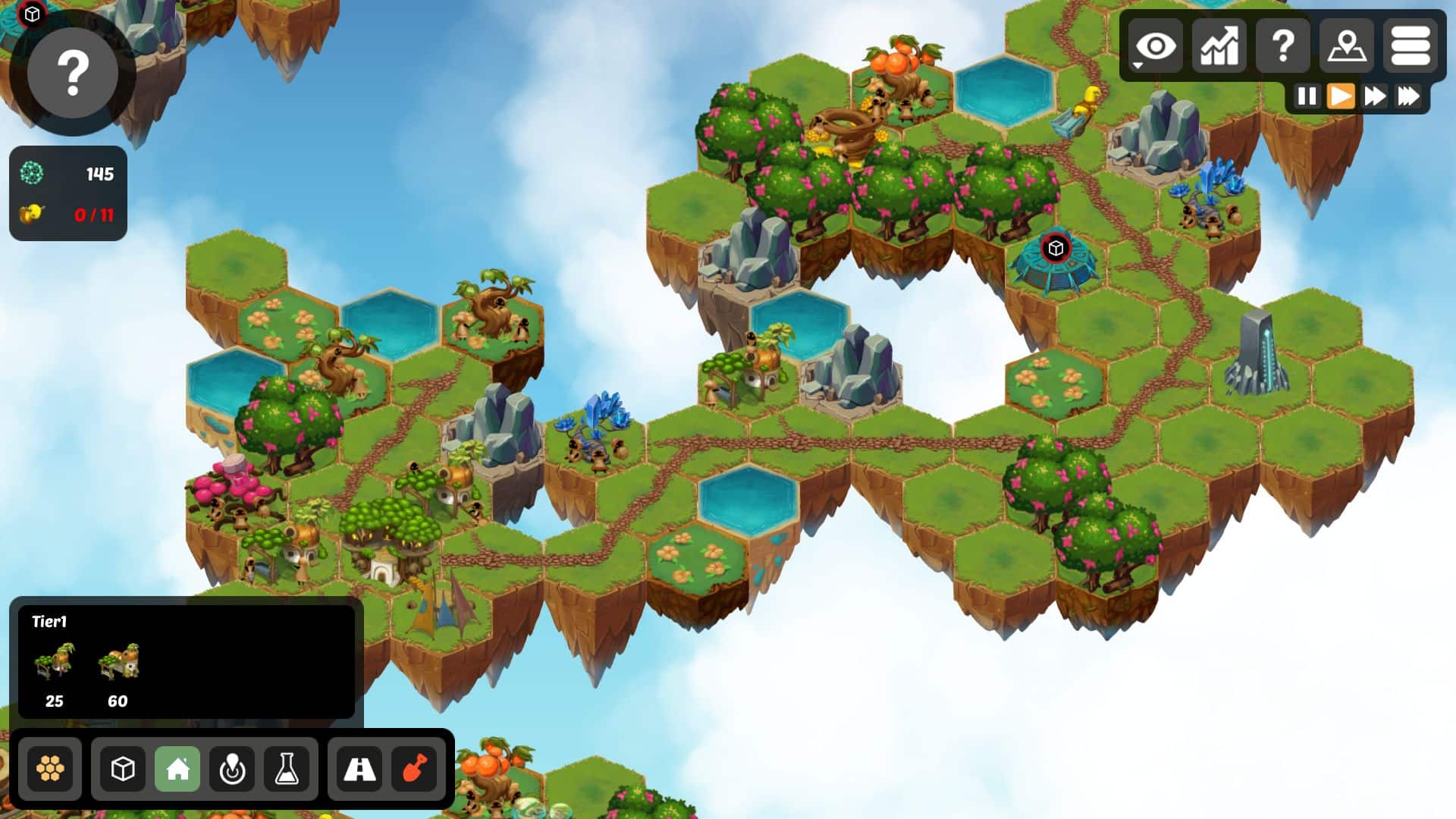Screen dimensions: 1456x819
Task: Pause the game speed
Action: pyautogui.click(x=1307, y=96)
